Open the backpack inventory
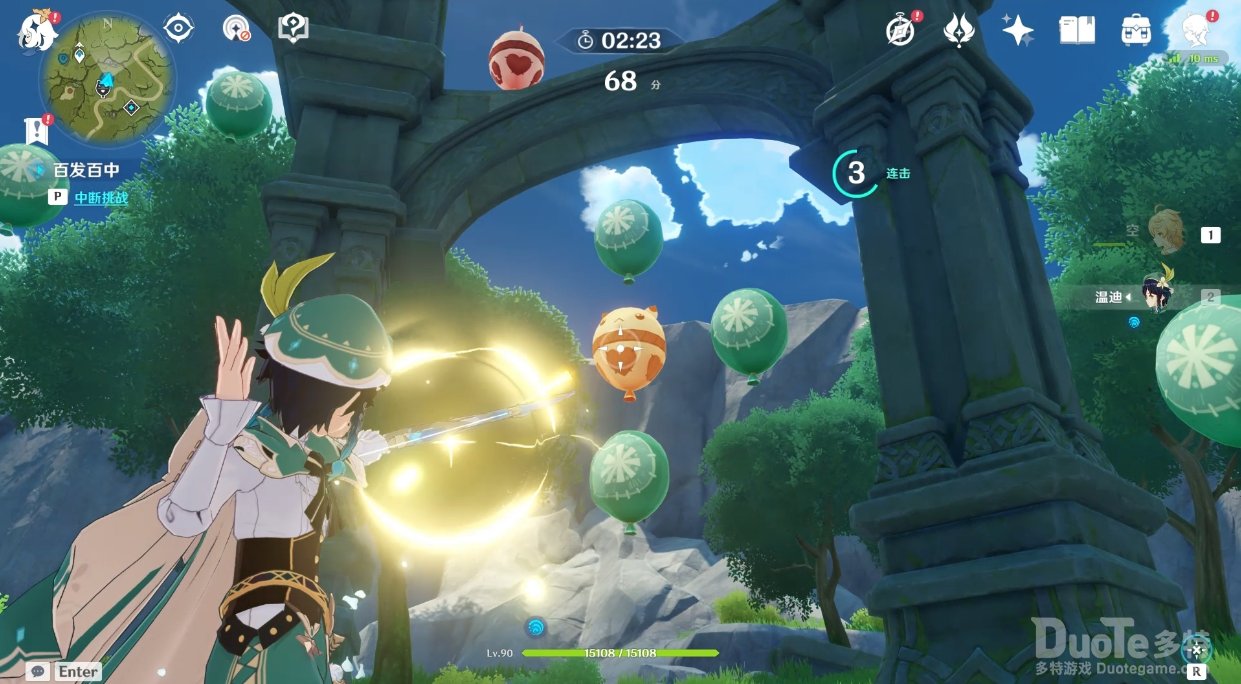This screenshot has width=1241, height=684. coord(1135,31)
